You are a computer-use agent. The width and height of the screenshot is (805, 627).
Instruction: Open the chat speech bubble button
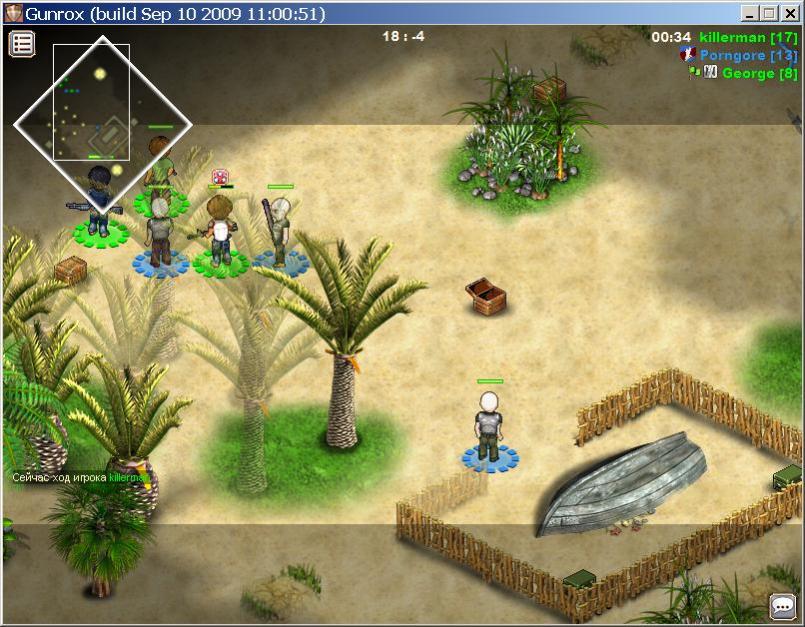point(782,606)
